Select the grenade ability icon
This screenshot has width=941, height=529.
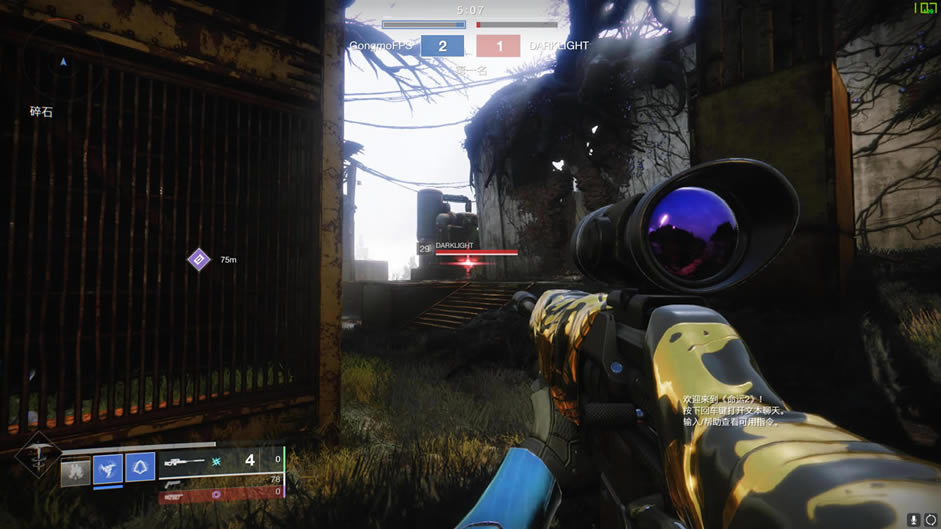coord(76,471)
